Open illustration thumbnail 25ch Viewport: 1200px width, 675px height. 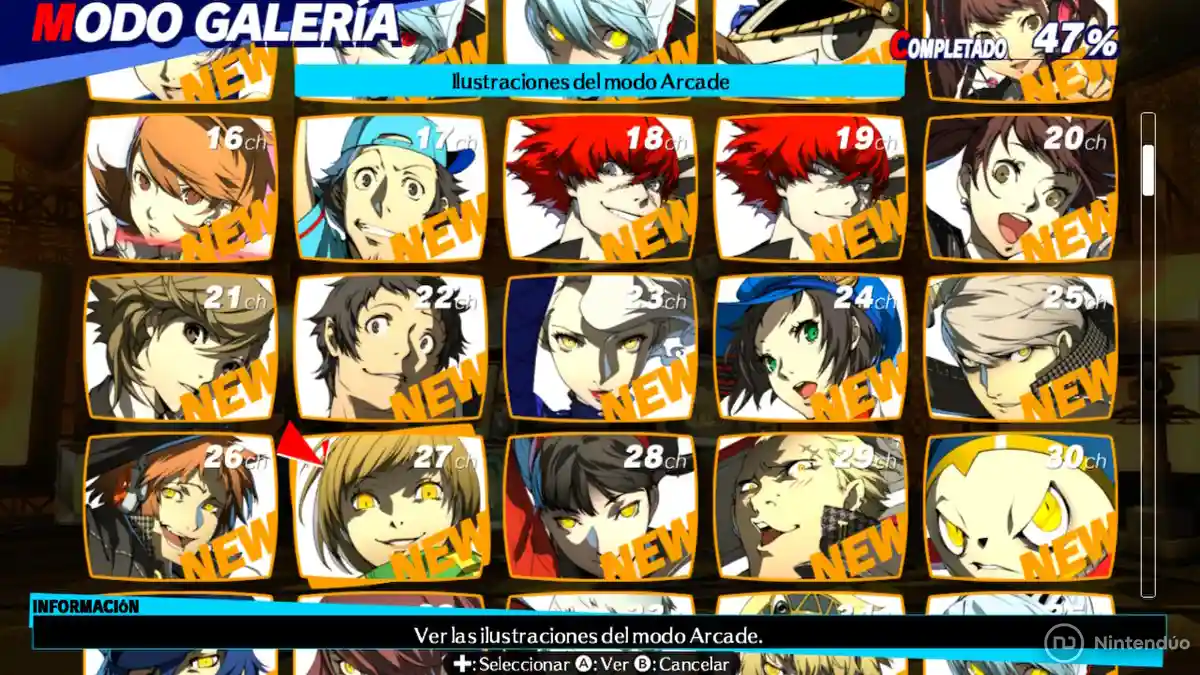(x=1020, y=347)
